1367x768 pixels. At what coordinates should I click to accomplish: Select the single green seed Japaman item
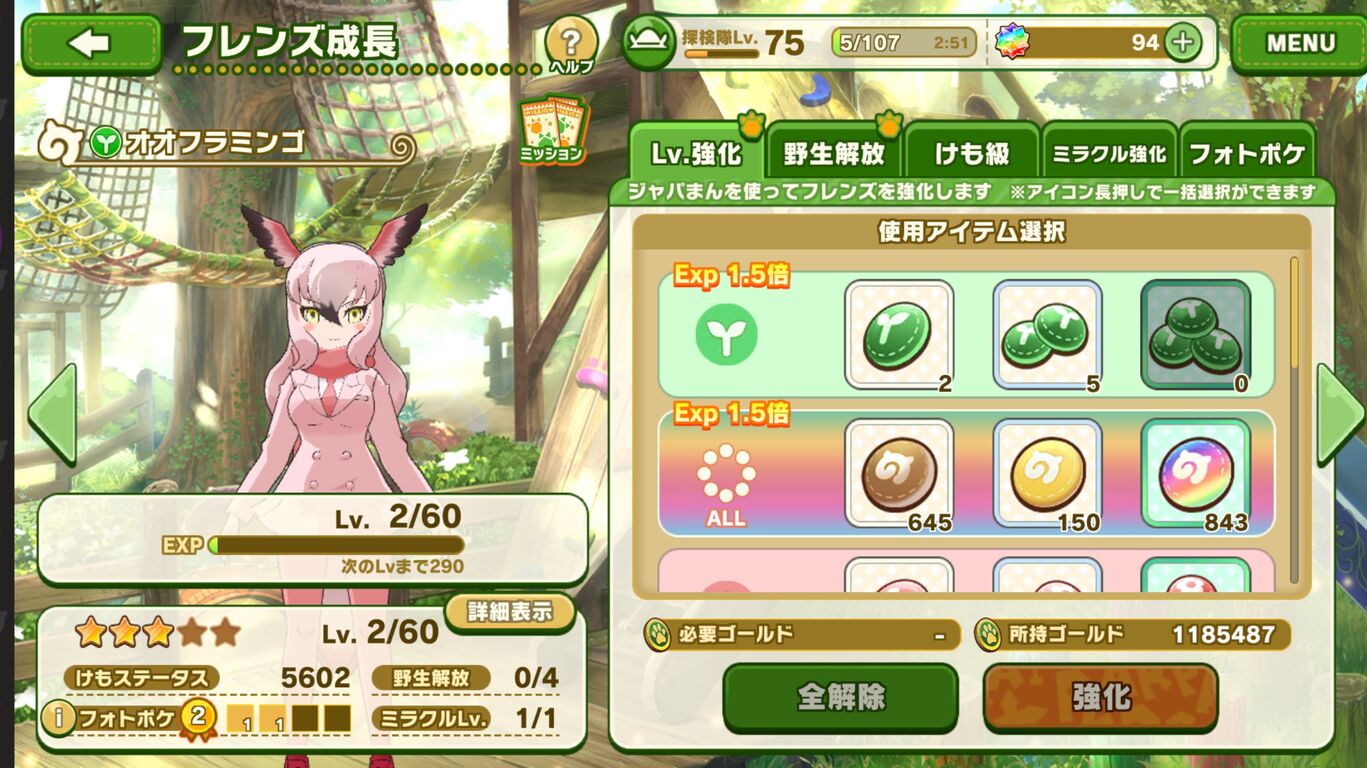pos(895,334)
